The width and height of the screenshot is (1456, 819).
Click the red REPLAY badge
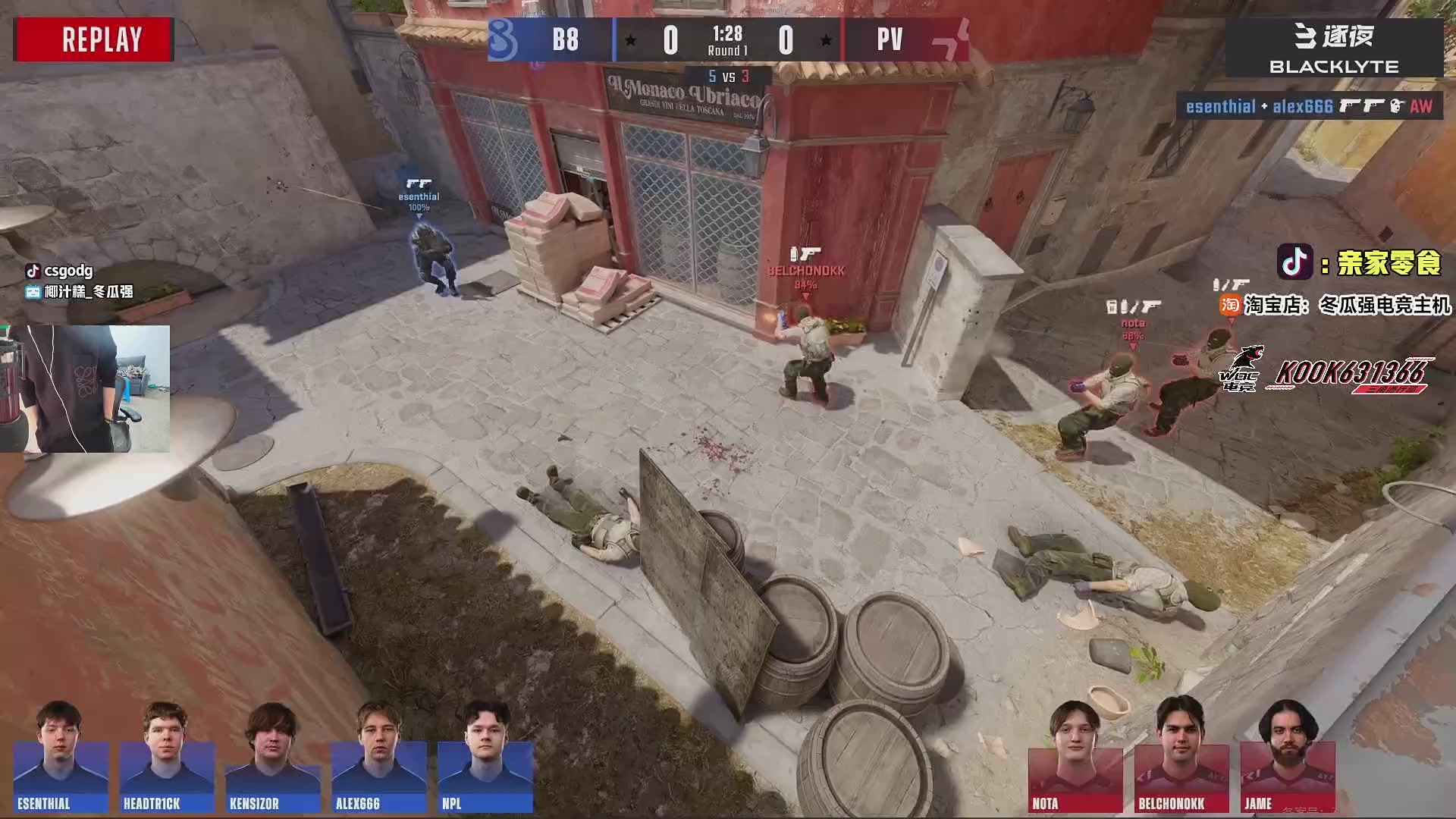click(94, 39)
